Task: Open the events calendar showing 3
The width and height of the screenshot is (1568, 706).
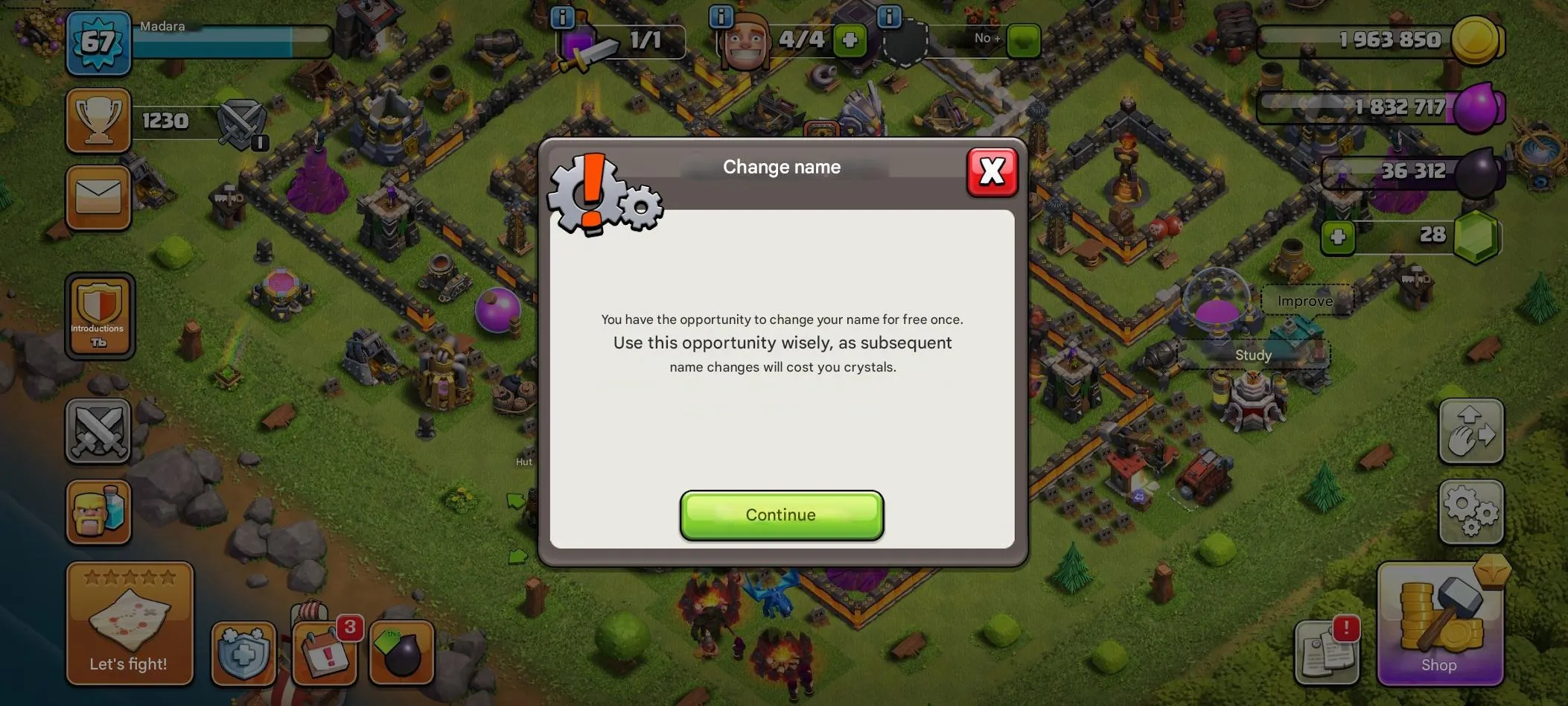Action: coord(324,654)
